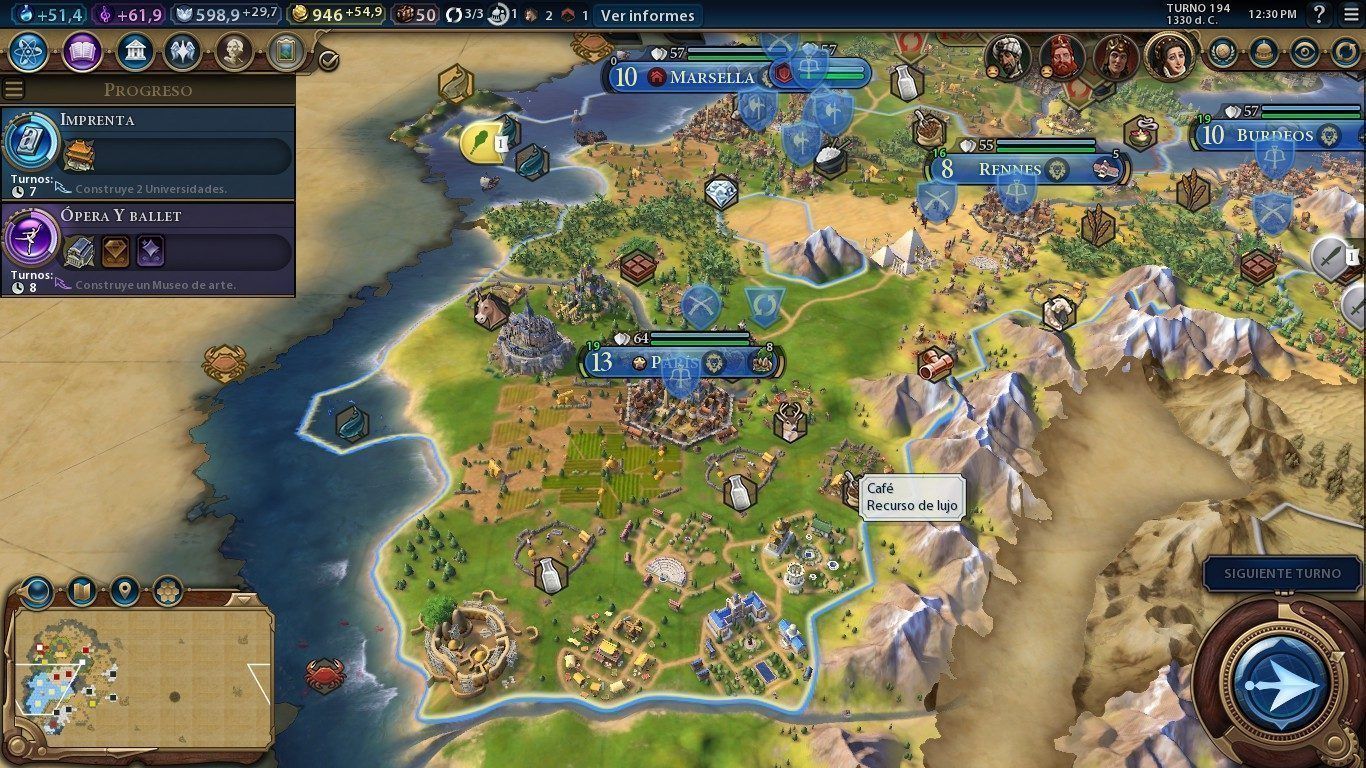Toggle the hex grid honeycomb button

tap(167, 591)
